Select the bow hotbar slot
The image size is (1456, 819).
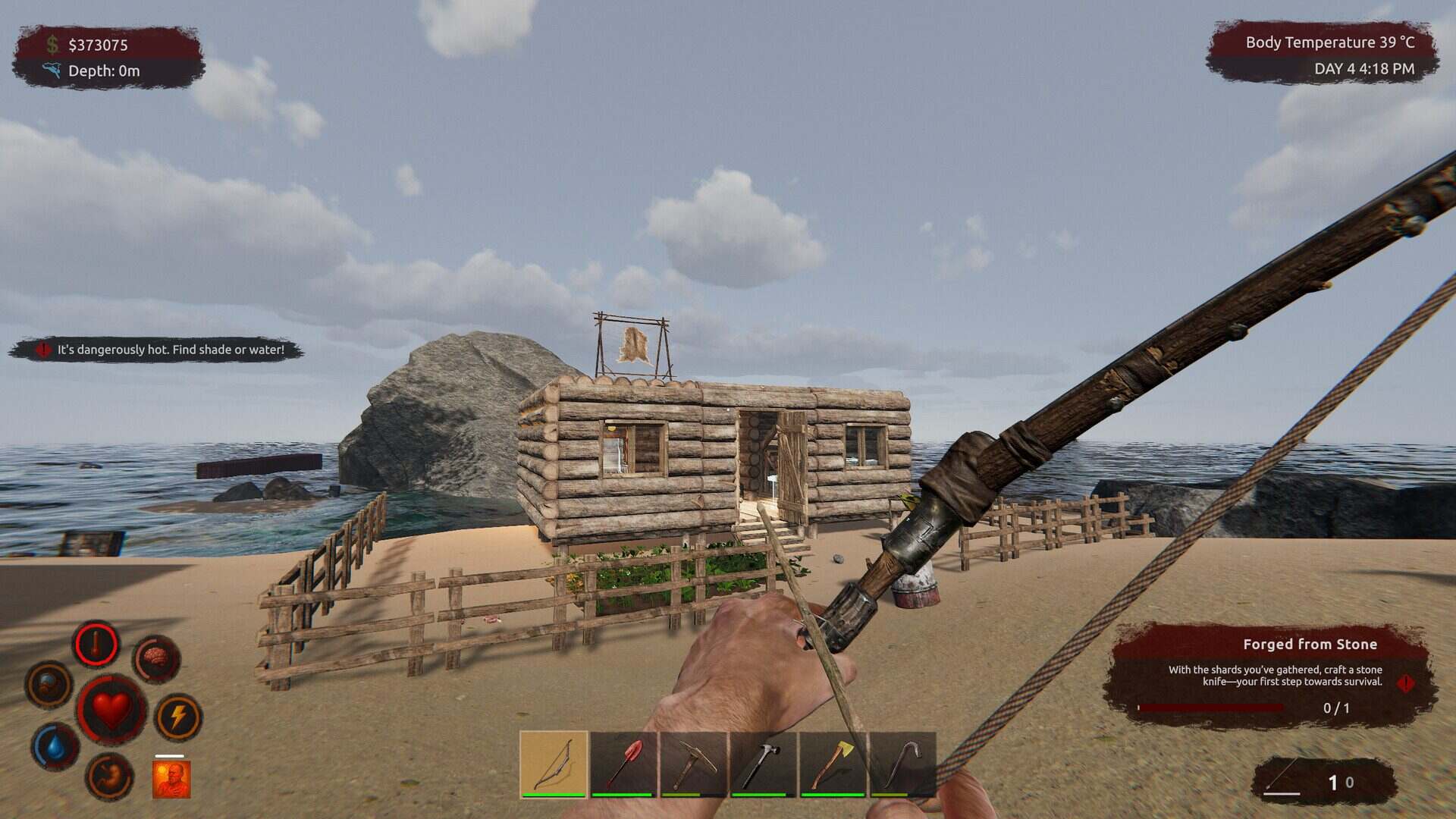554,764
